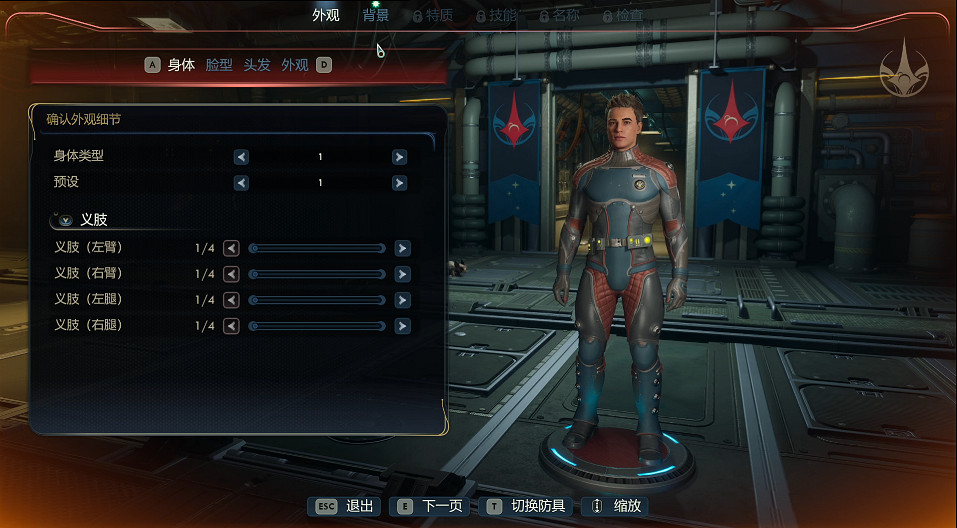Open the 头发 sub-tab
Image resolution: width=957 pixels, height=528 pixels.
point(257,65)
